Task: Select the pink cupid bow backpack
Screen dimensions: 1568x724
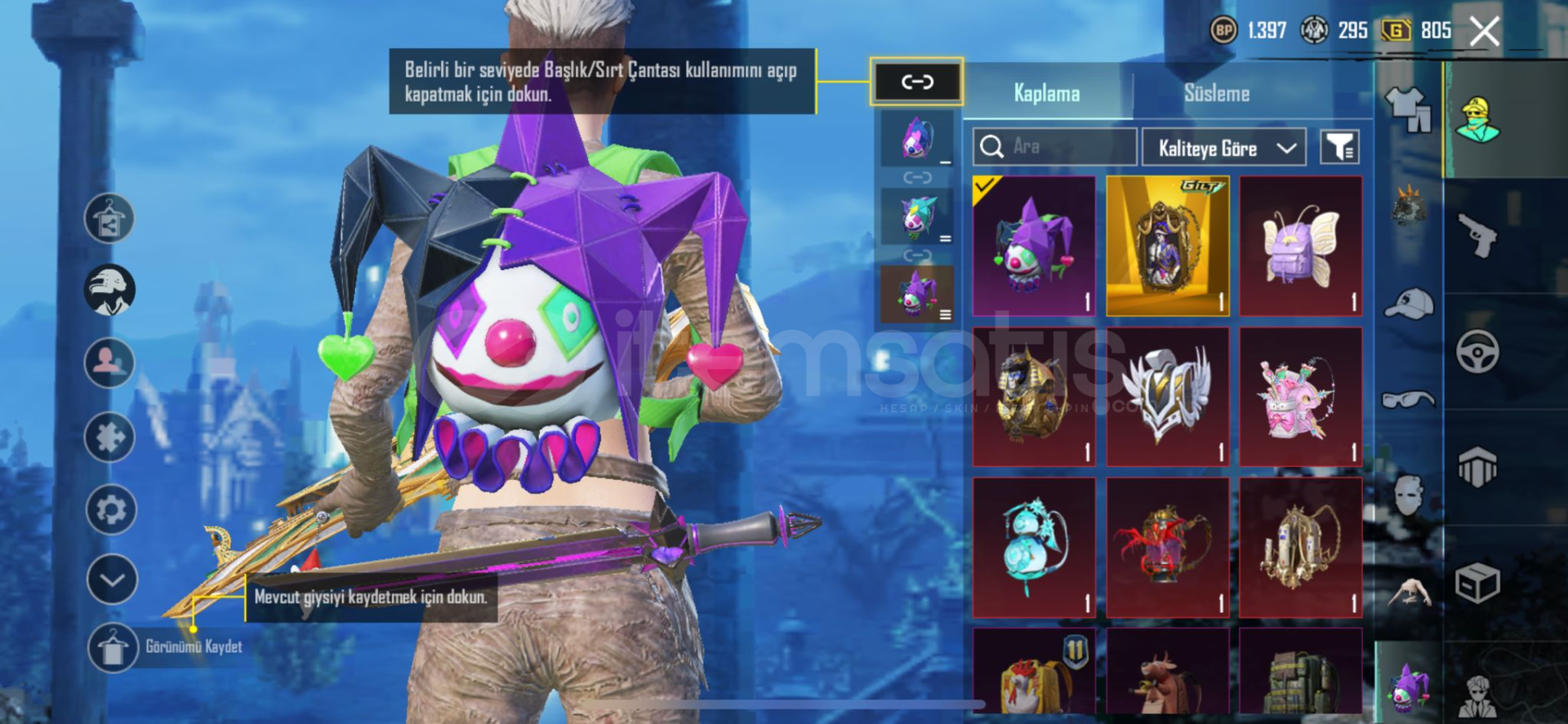Action: (x=1300, y=397)
